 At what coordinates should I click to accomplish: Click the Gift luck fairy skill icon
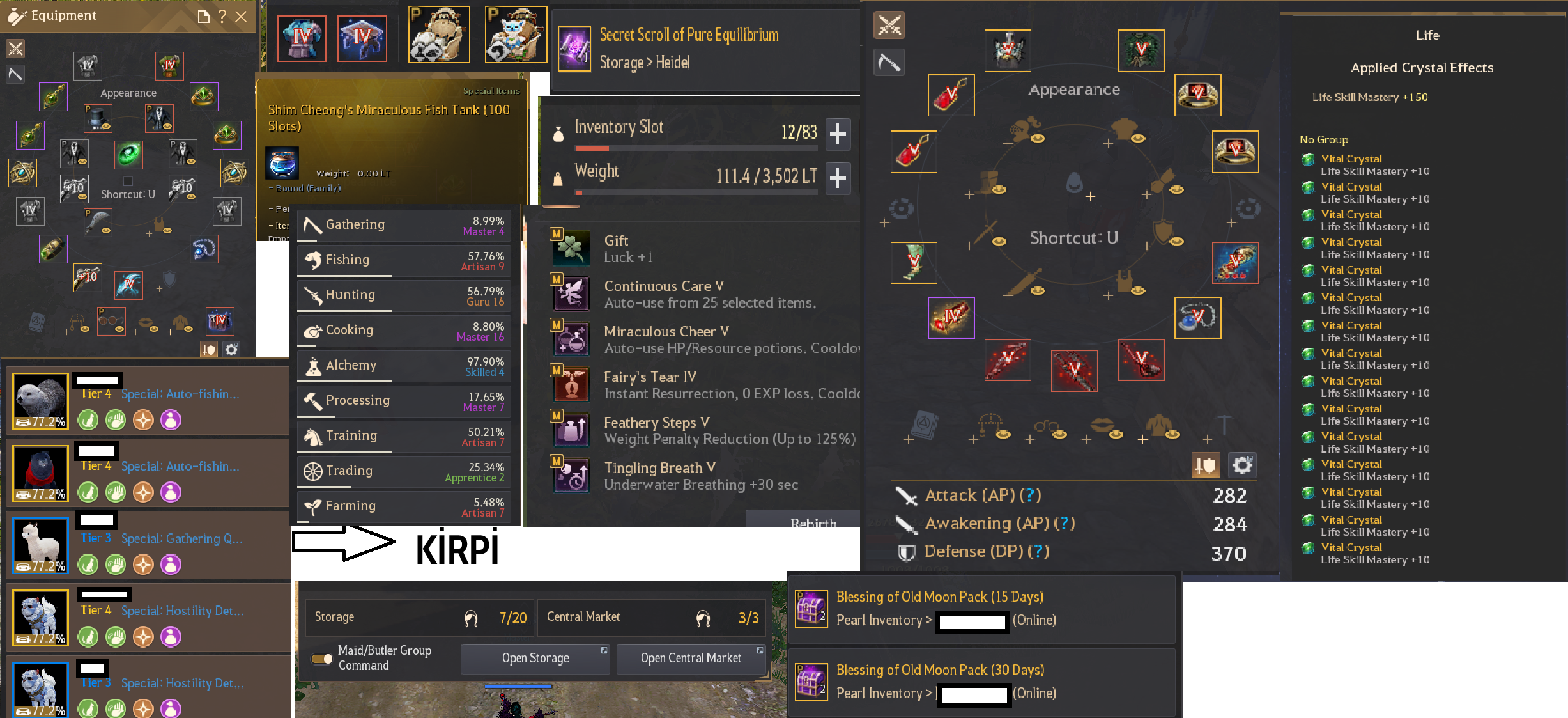[x=571, y=248]
